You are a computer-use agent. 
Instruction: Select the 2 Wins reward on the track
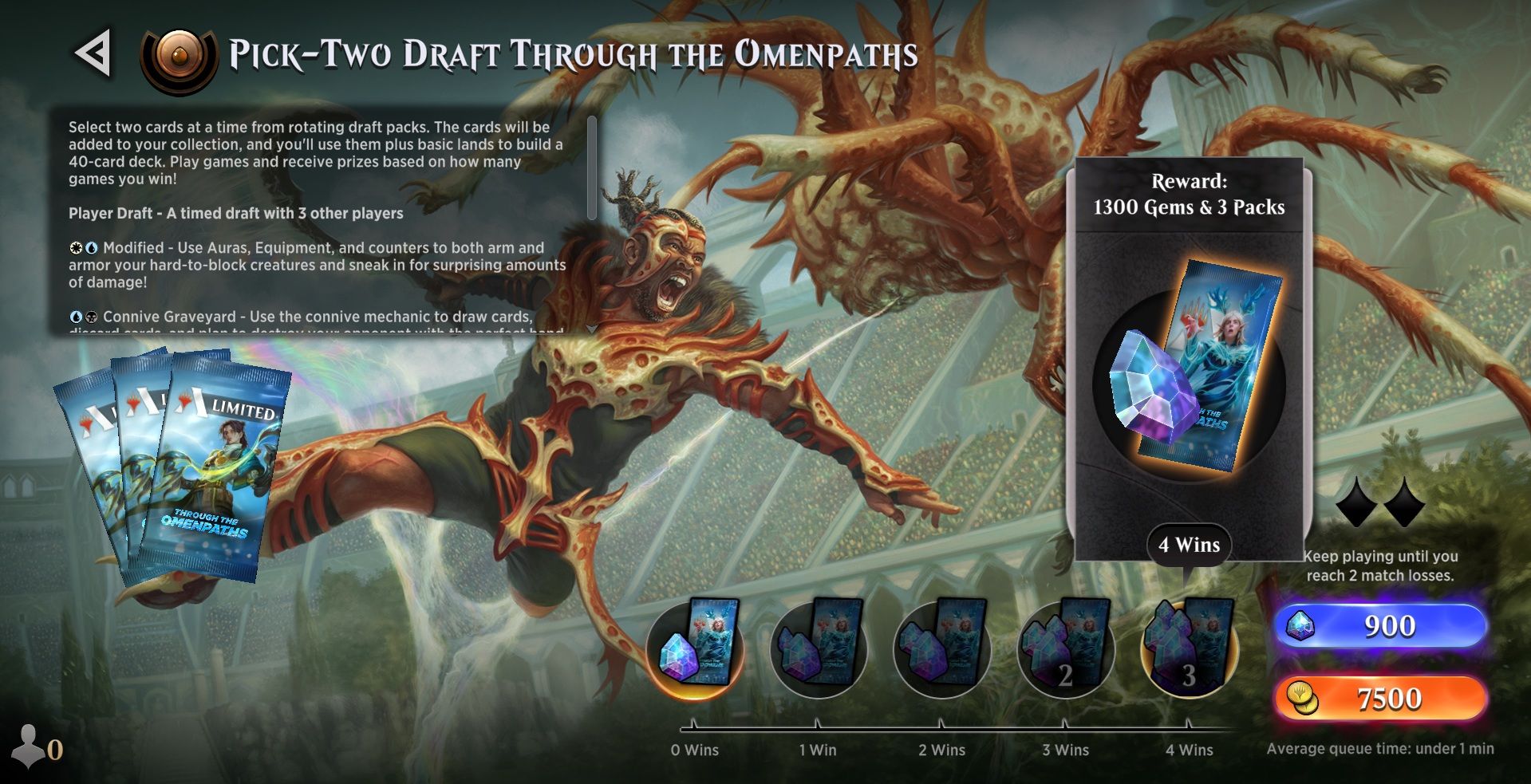(x=940, y=648)
